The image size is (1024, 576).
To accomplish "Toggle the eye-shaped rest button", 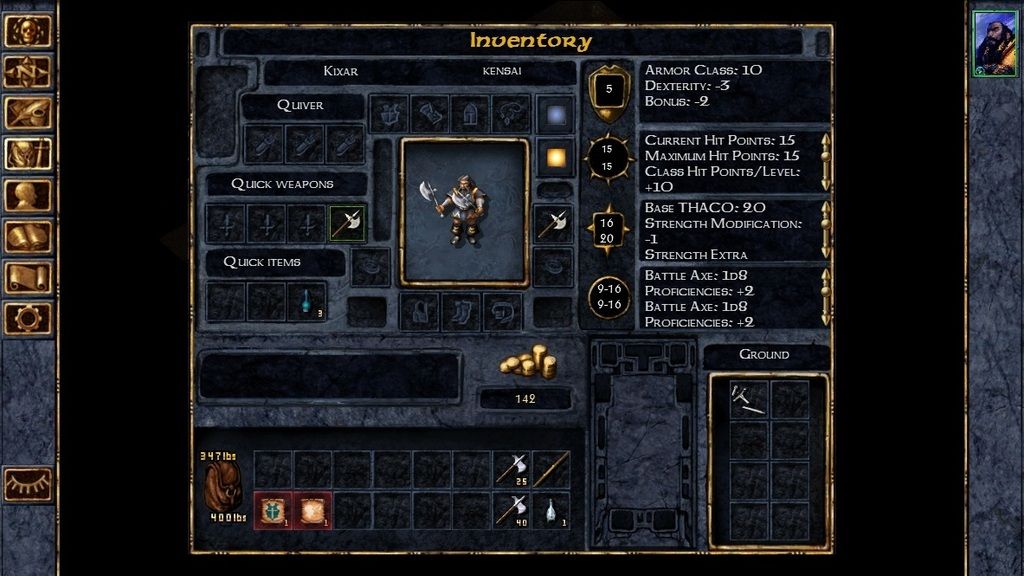I will [28, 484].
